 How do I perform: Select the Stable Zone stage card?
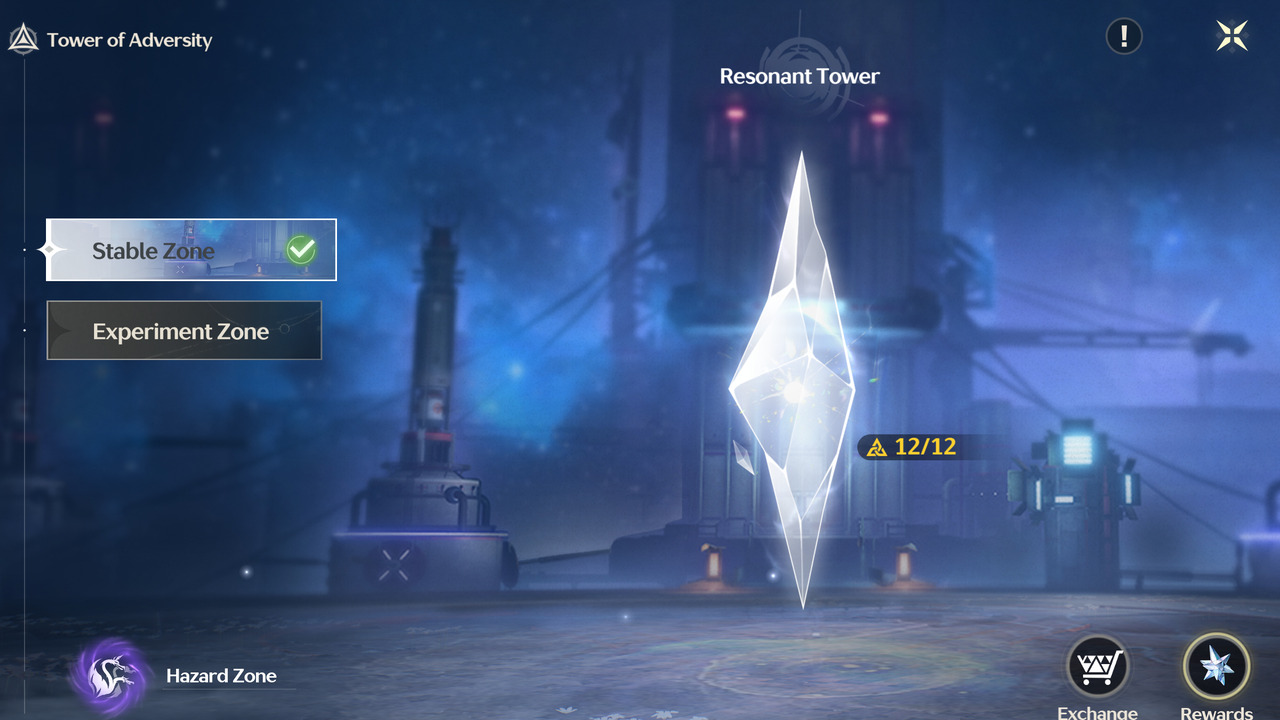tap(190, 250)
